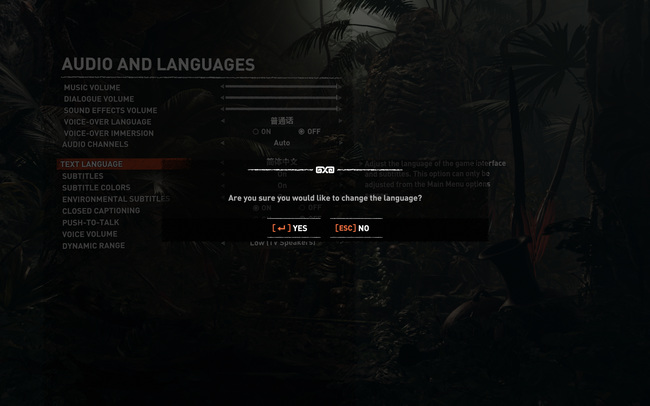Select the Closed Captioning option
The image size is (650, 406).
click(101, 211)
